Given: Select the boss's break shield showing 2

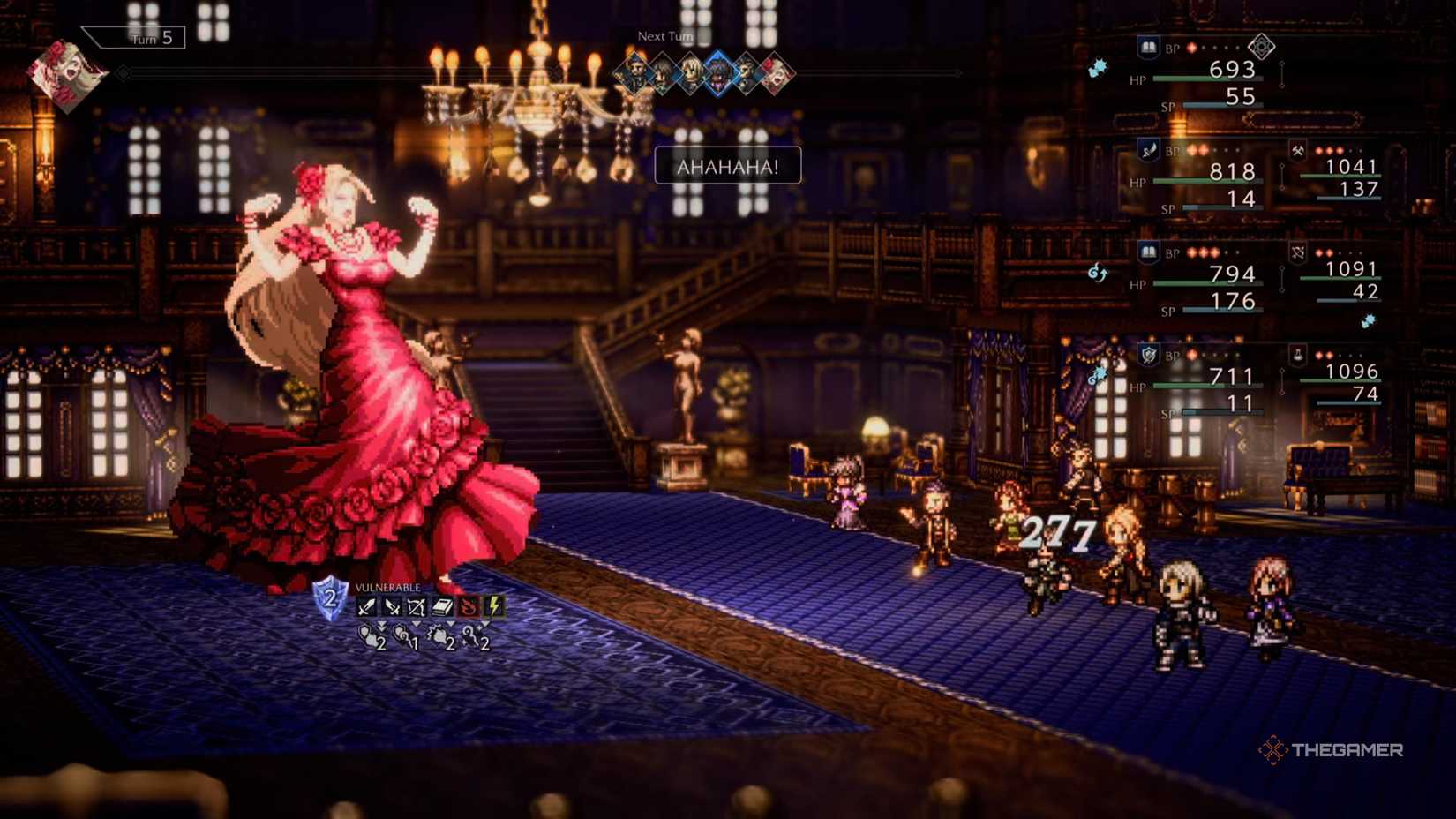Looking at the screenshot, I should 329,597.
